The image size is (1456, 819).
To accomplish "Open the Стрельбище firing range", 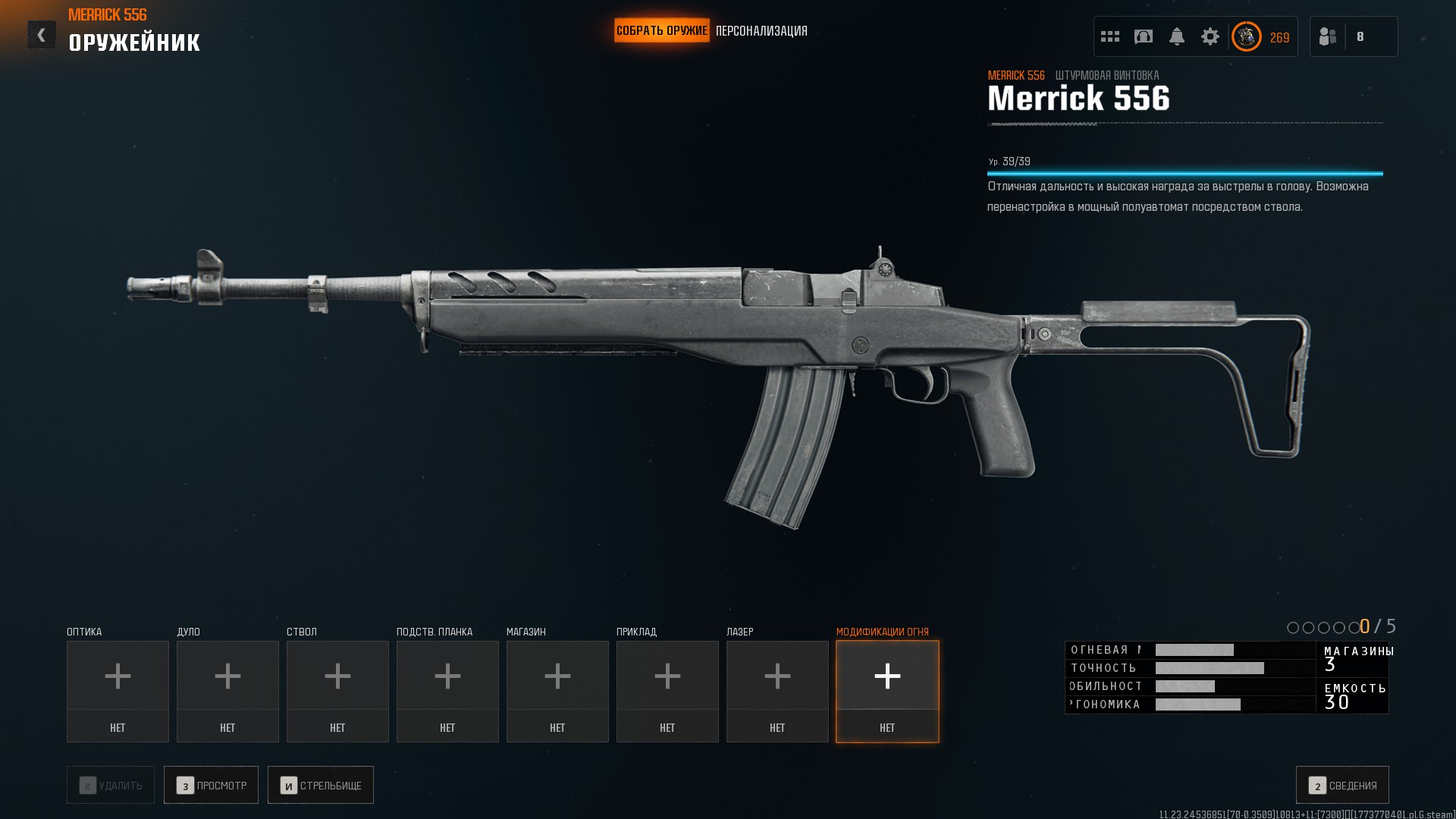I will pos(320,785).
